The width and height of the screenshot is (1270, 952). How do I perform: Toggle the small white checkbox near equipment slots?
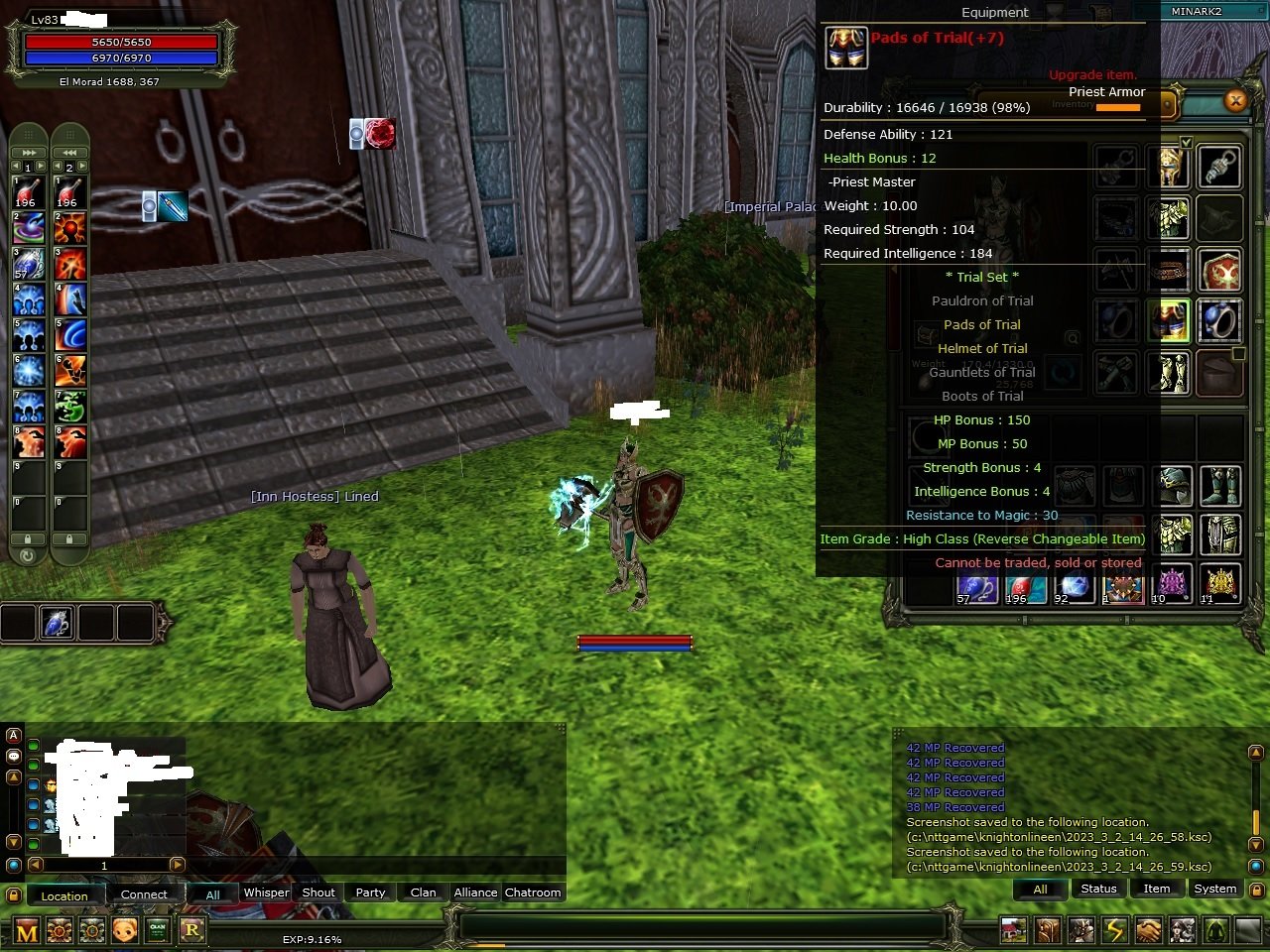coord(1238,352)
